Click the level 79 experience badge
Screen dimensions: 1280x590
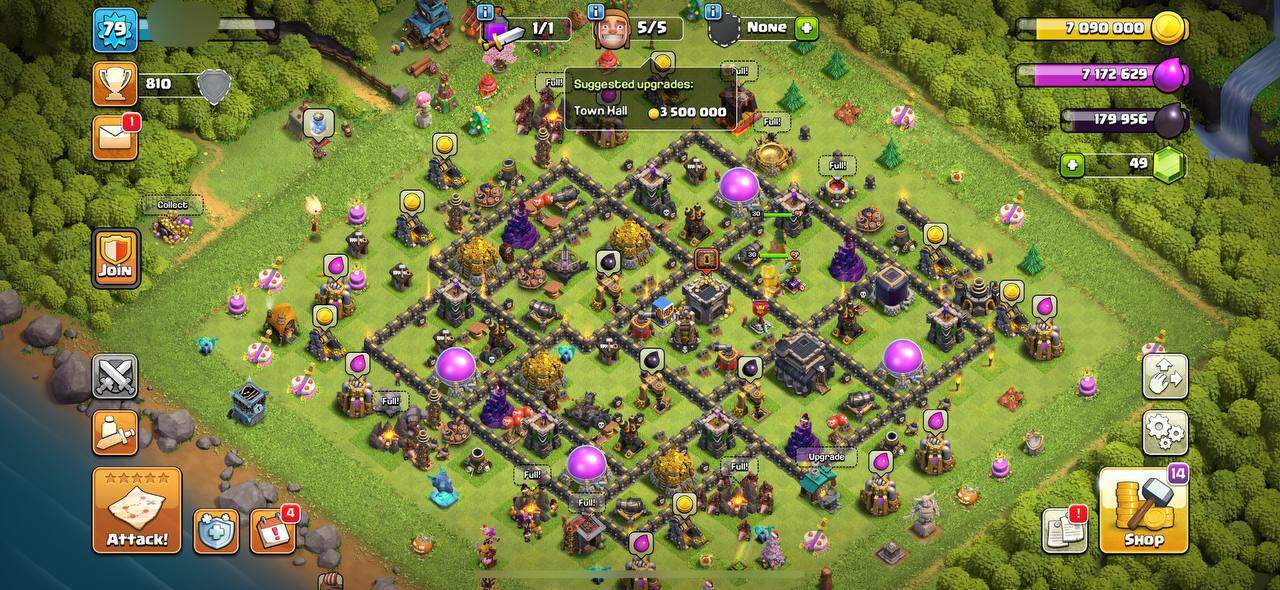click(x=115, y=29)
